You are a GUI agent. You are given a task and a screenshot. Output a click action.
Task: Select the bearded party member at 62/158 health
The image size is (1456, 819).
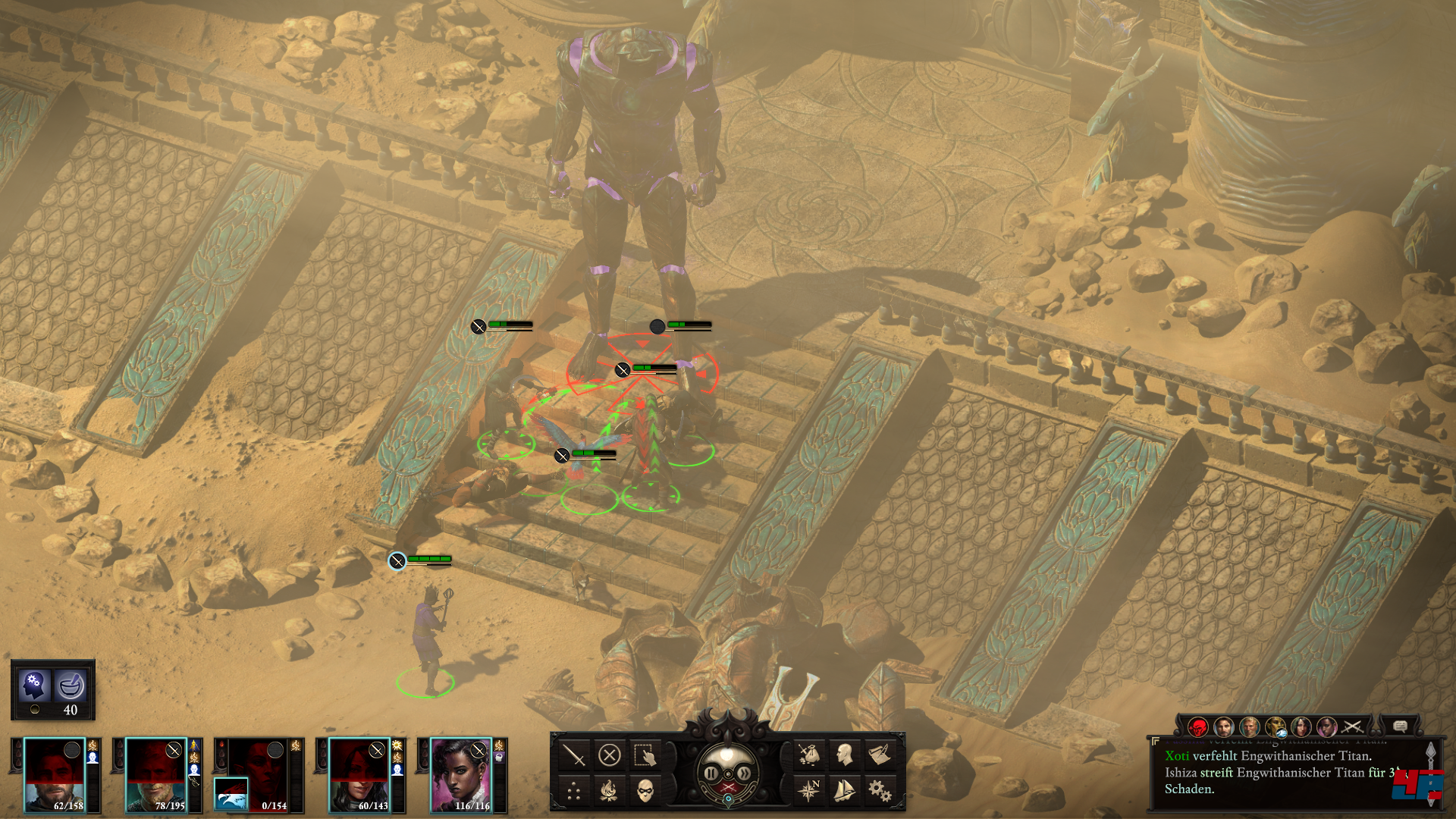tap(54, 774)
